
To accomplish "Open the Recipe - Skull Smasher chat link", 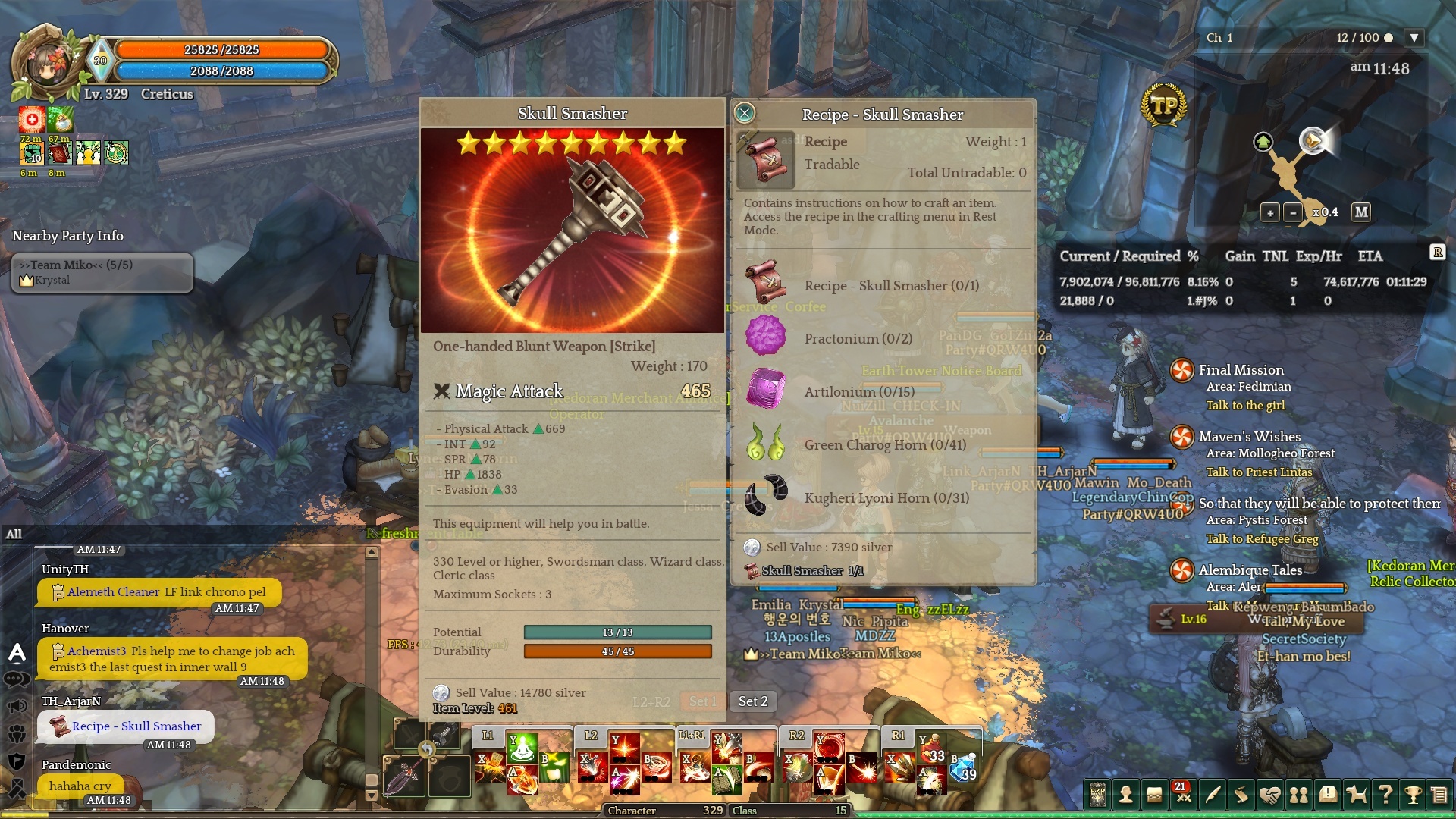I will pyautogui.click(x=136, y=726).
